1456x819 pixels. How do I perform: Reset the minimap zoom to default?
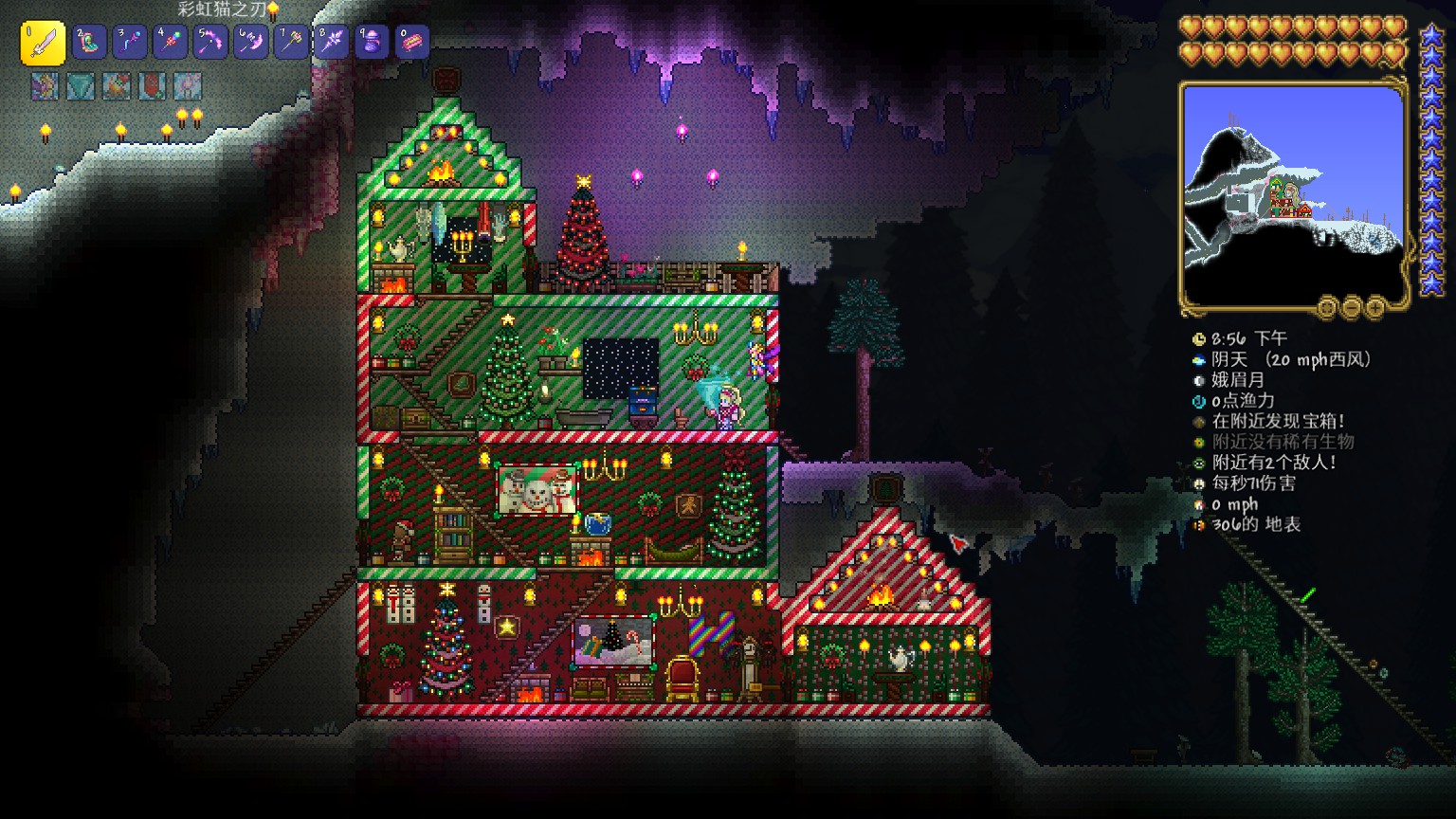1327,307
